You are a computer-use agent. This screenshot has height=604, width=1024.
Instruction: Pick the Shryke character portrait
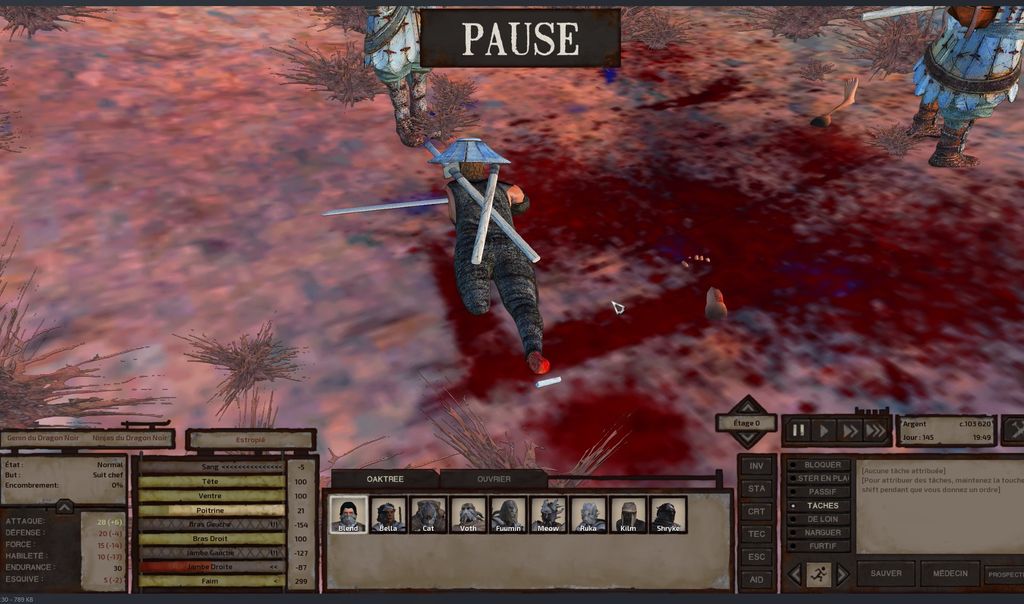point(668,514)
